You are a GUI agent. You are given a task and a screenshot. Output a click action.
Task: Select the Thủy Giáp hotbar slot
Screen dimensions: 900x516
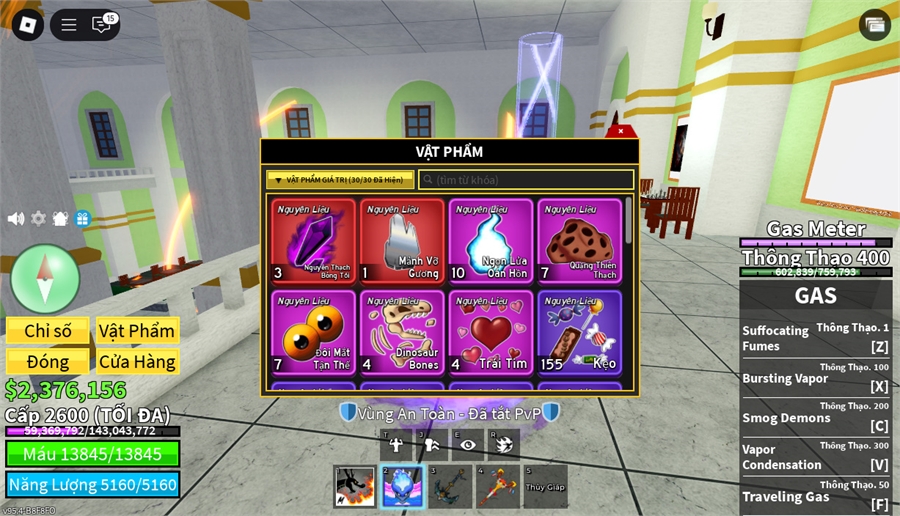[545, 486]
